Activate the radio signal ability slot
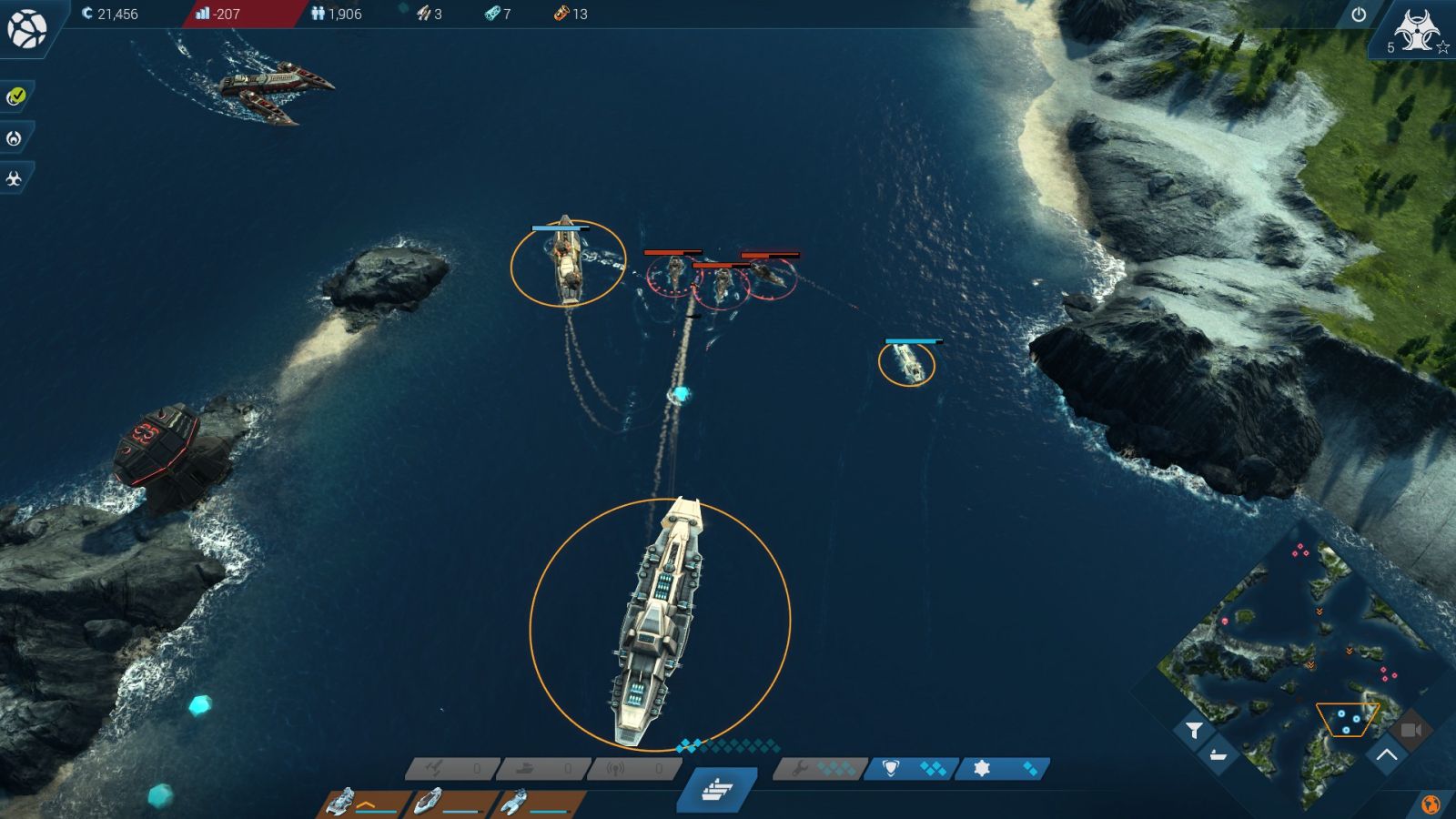 click(634, 769)
